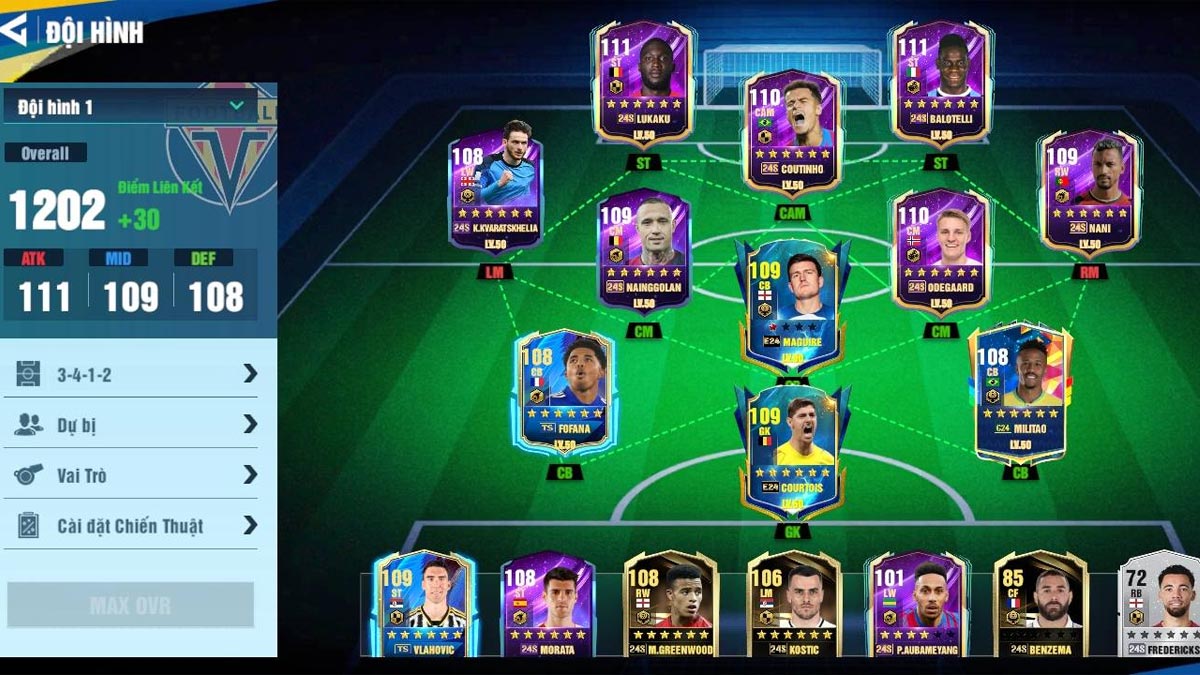Viewport: 1200px width, 675px height.
Task: Click the MAX OVR button
Action: pos(130,605)
